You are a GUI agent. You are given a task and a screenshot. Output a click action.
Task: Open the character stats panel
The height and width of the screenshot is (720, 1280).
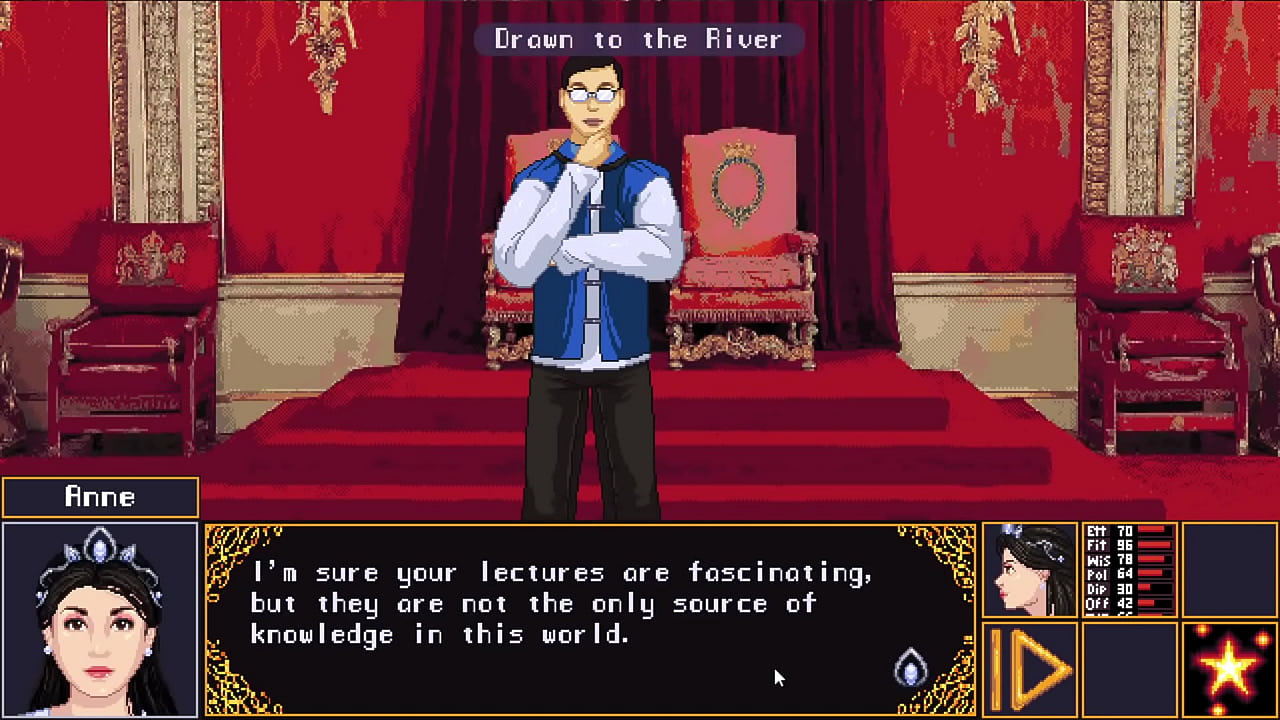(x=1130, y=569)
